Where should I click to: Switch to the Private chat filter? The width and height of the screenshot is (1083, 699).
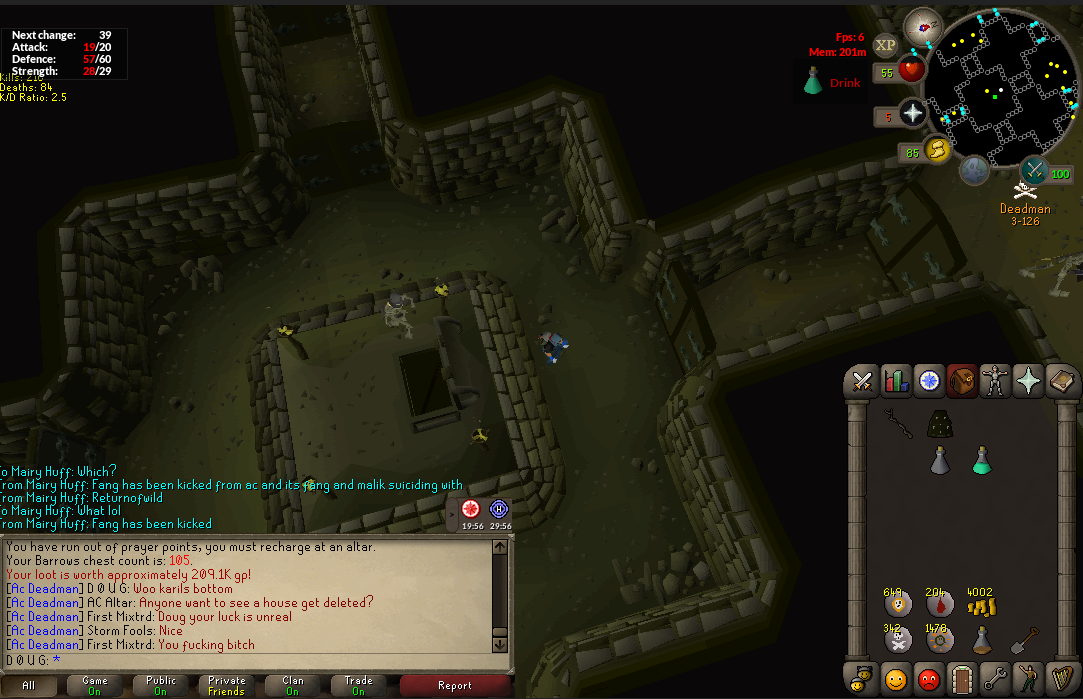tap(227, 686)
